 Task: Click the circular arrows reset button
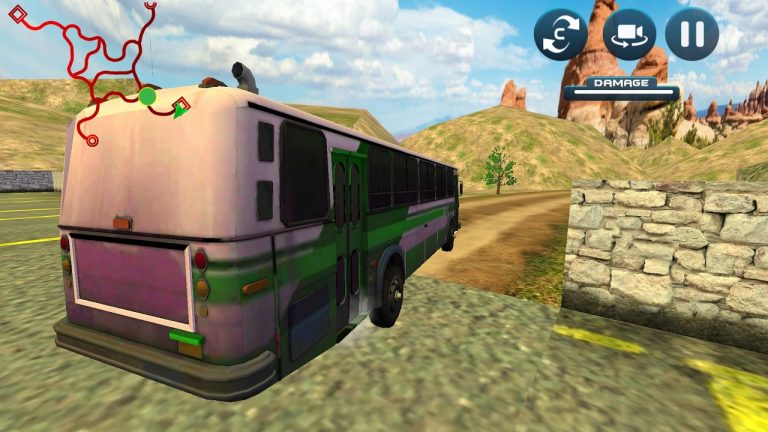click(560, 35)
